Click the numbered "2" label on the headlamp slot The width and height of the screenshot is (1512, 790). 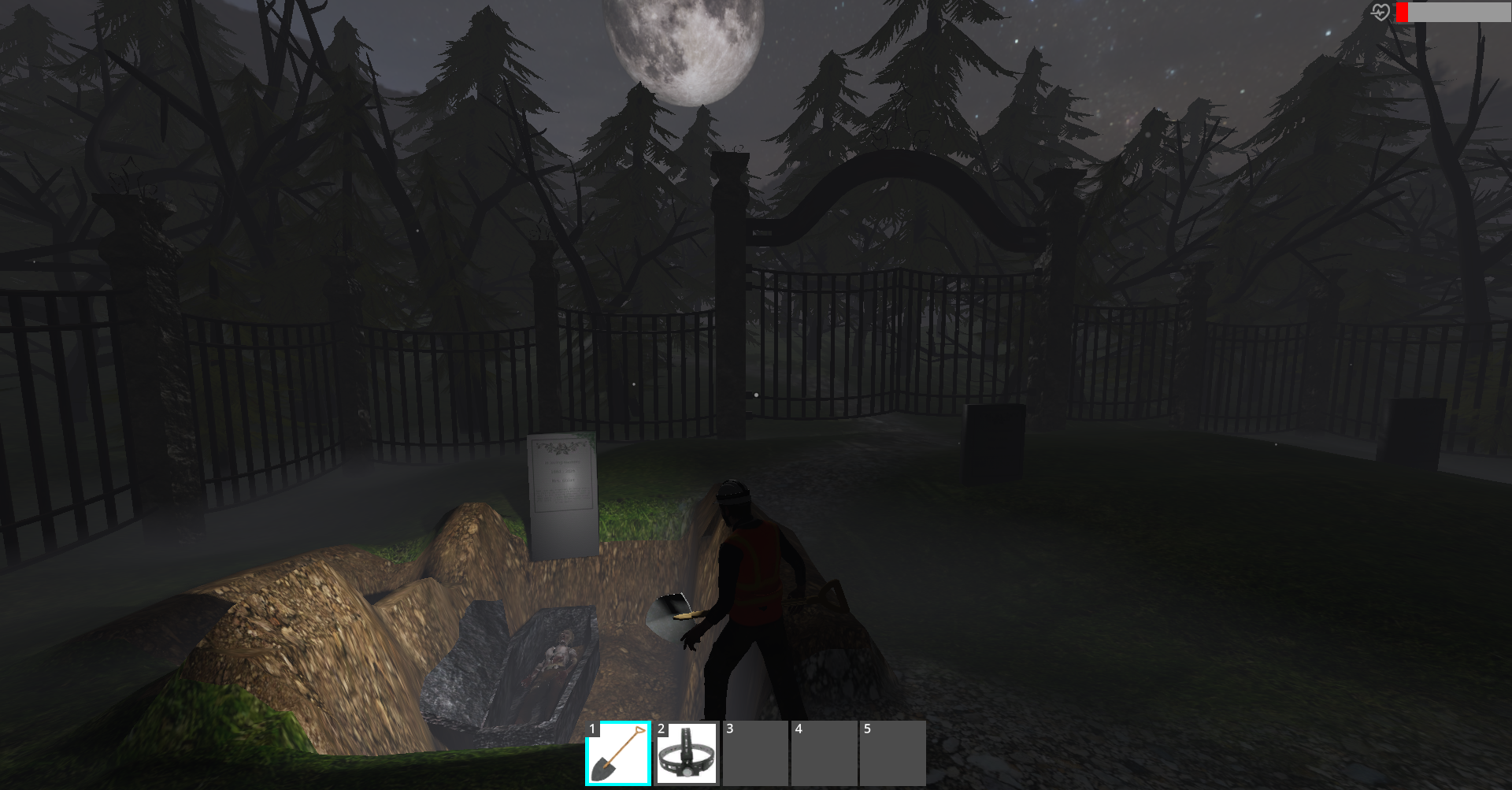tap(660, 730)
